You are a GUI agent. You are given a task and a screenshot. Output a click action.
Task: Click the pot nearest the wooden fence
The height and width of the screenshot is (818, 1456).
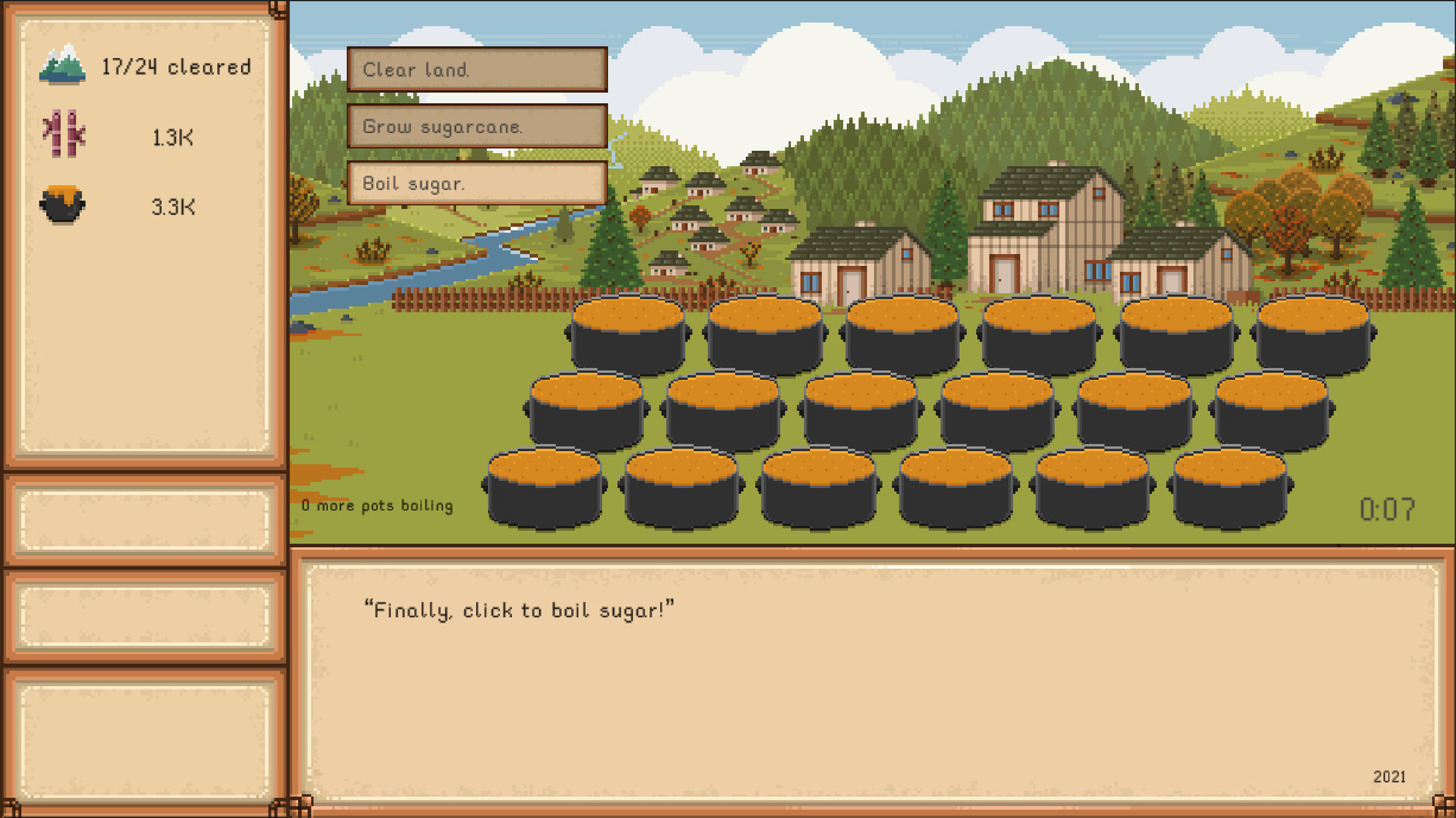coord(629,334)
